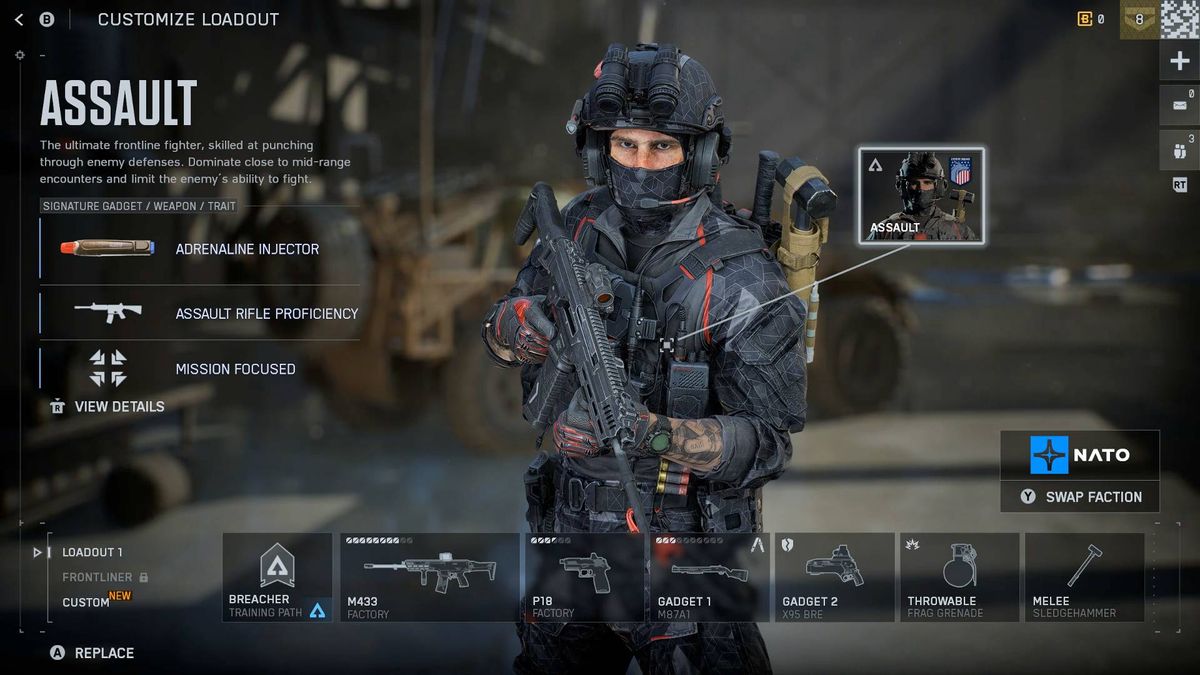Change the Frag Grenade throwable slot
Image resolution: width=1200 pixels, height=675 pixels.
coord(959,577)
